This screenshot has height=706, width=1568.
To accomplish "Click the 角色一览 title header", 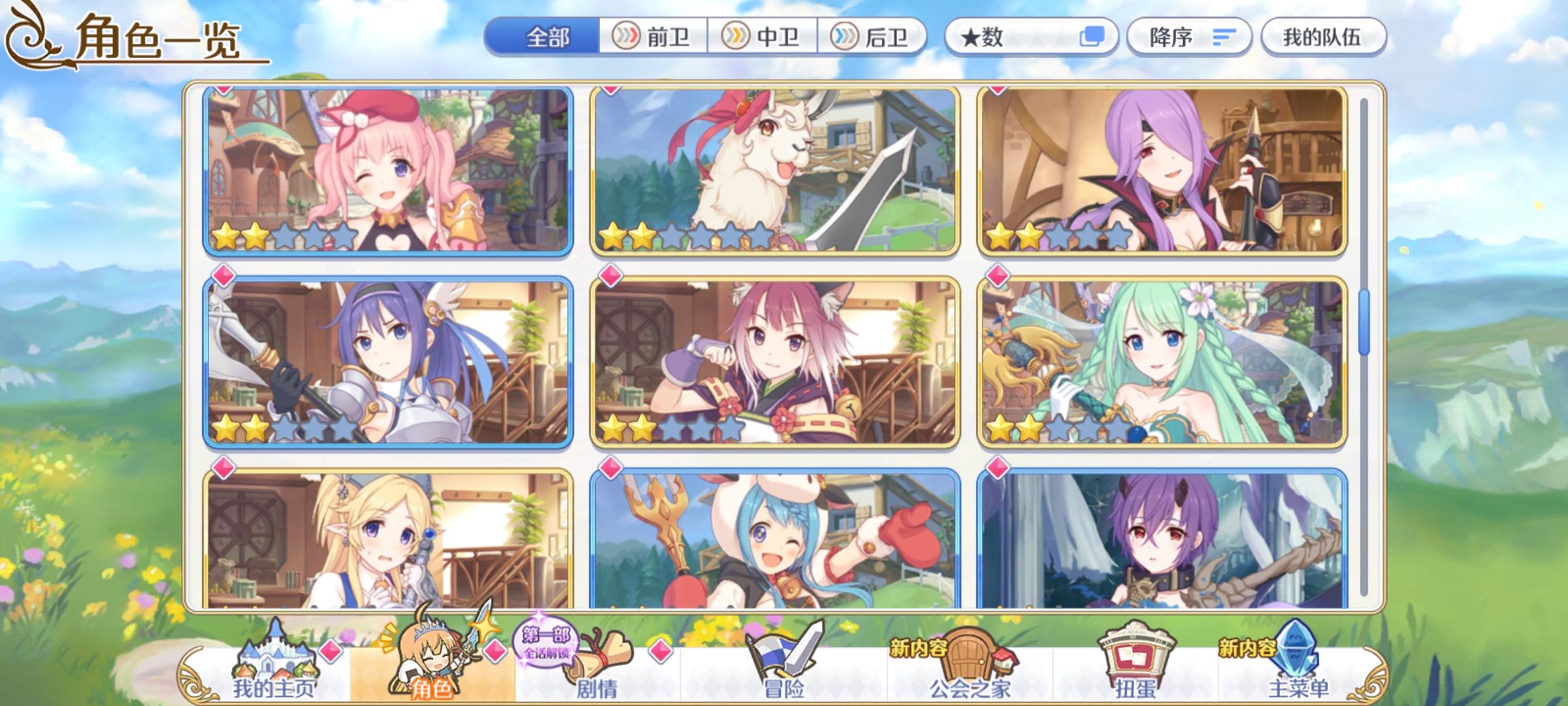I will pyautogui.click(x=157, y=39).
